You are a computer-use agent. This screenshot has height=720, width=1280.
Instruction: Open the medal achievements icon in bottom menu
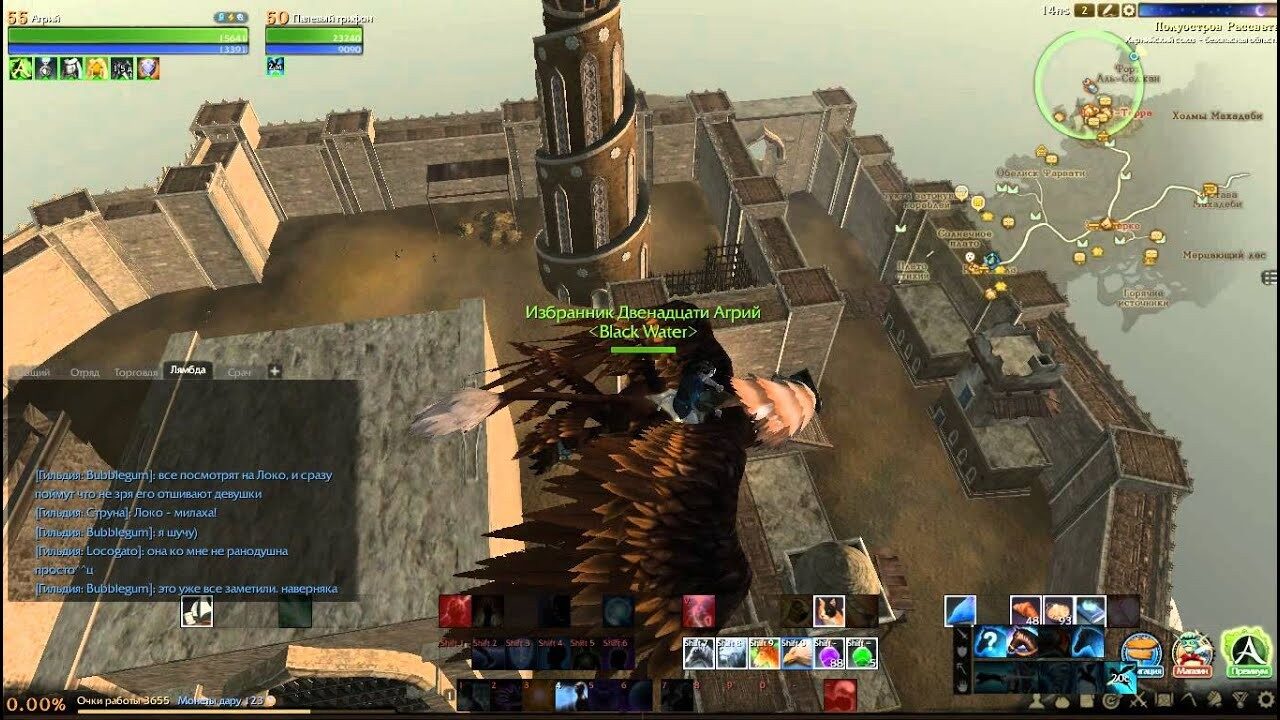point(1241,702)
